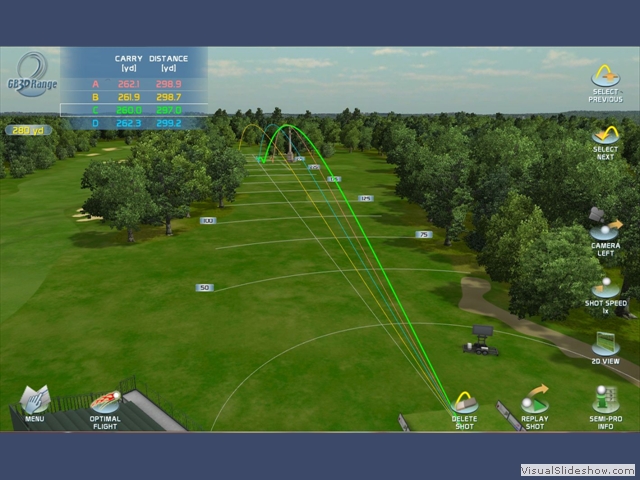Delete the current shot
The height and width of the screenshot is (480, 640).
coord(464,407)
